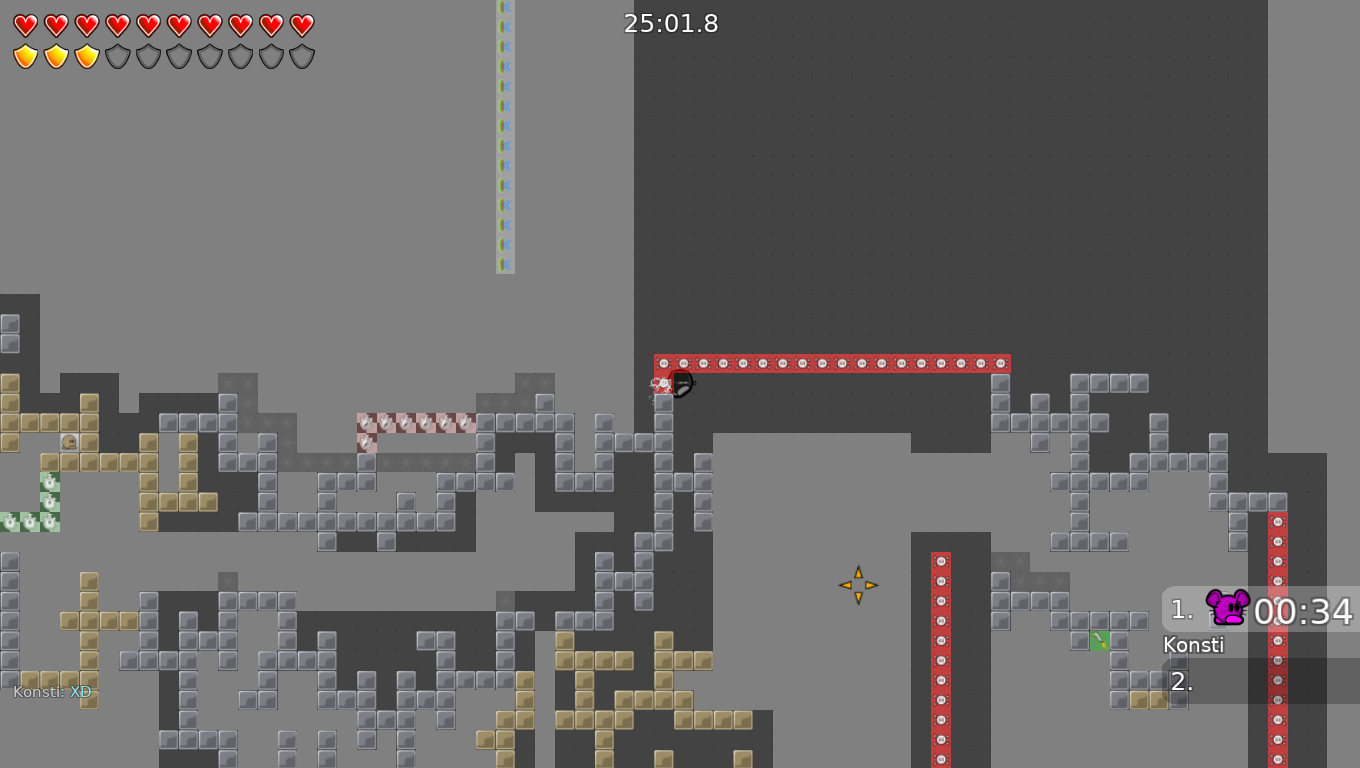Click the orange four-arrow direction marker

858,584
